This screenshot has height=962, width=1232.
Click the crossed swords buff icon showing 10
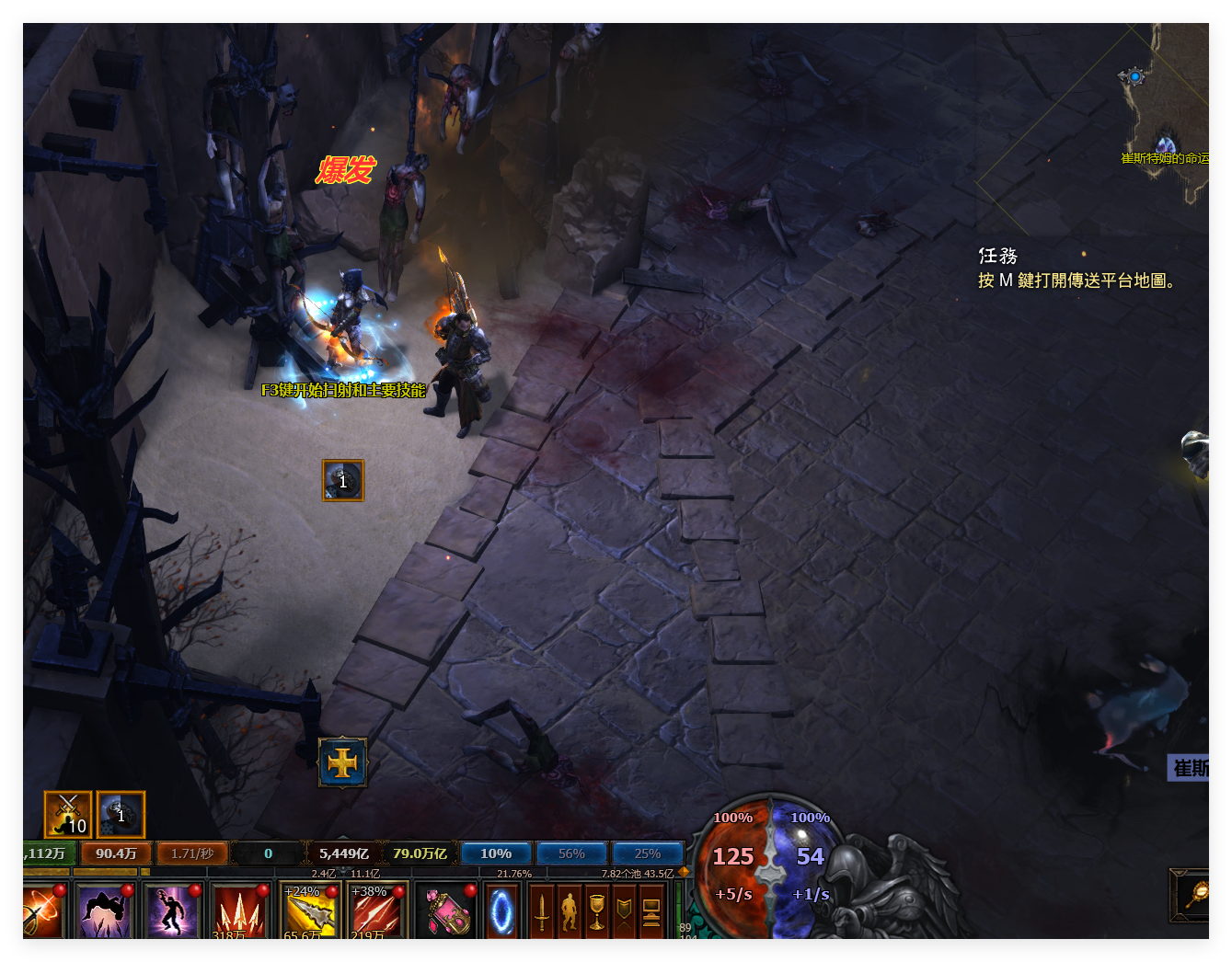pyautogui.click(x=68, y=815)
